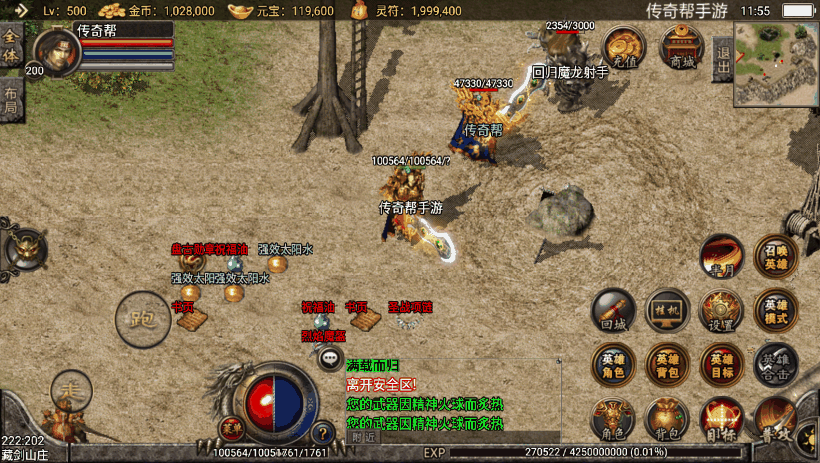820x463 pixels.
Task: Click the 退出 exit button
Action: [x=722, y=60]
